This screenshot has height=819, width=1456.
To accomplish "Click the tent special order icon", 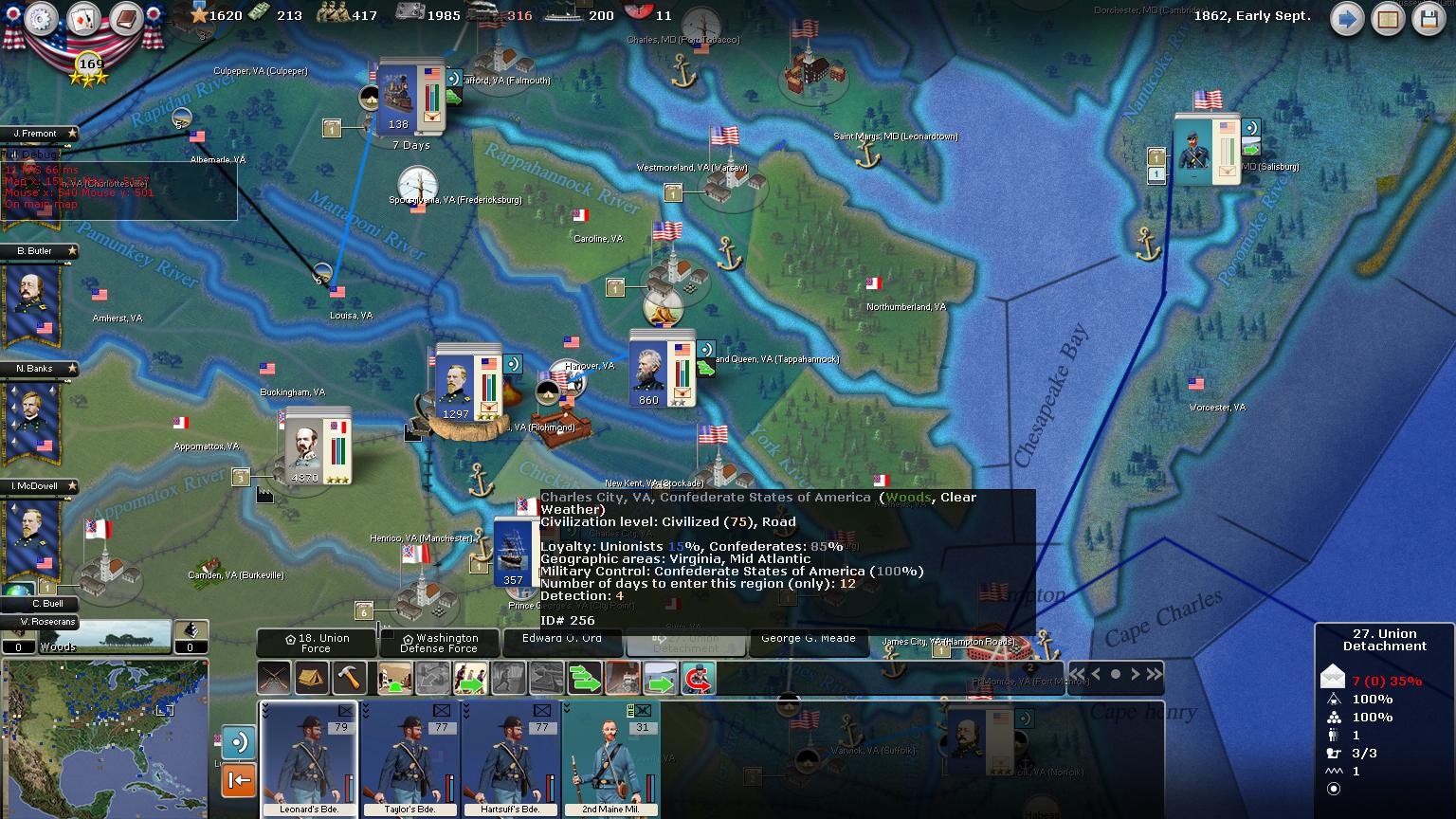I will 312,679.
